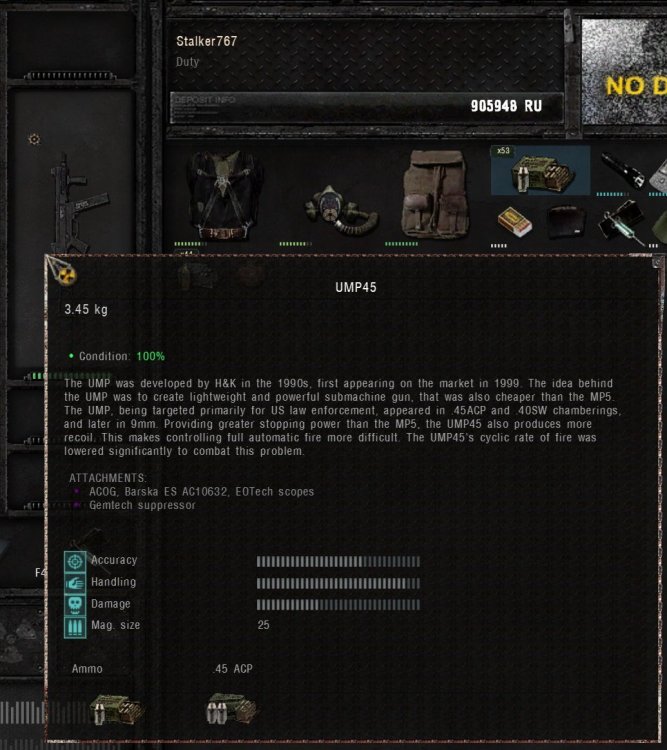The image size is (667, 750).
Task: Select the body armor harness item
Action: [x=226, y=193]
